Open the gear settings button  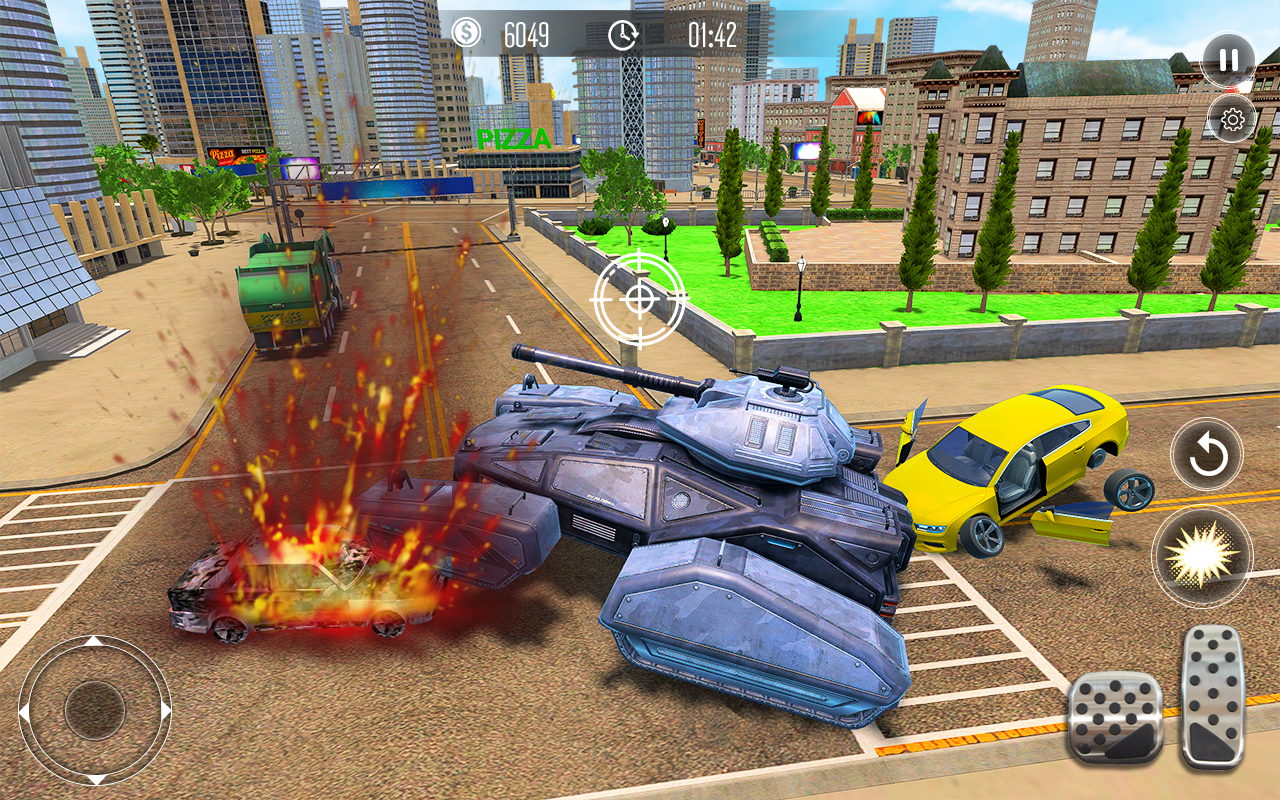pyautogui.click(x=1232, y=120)
